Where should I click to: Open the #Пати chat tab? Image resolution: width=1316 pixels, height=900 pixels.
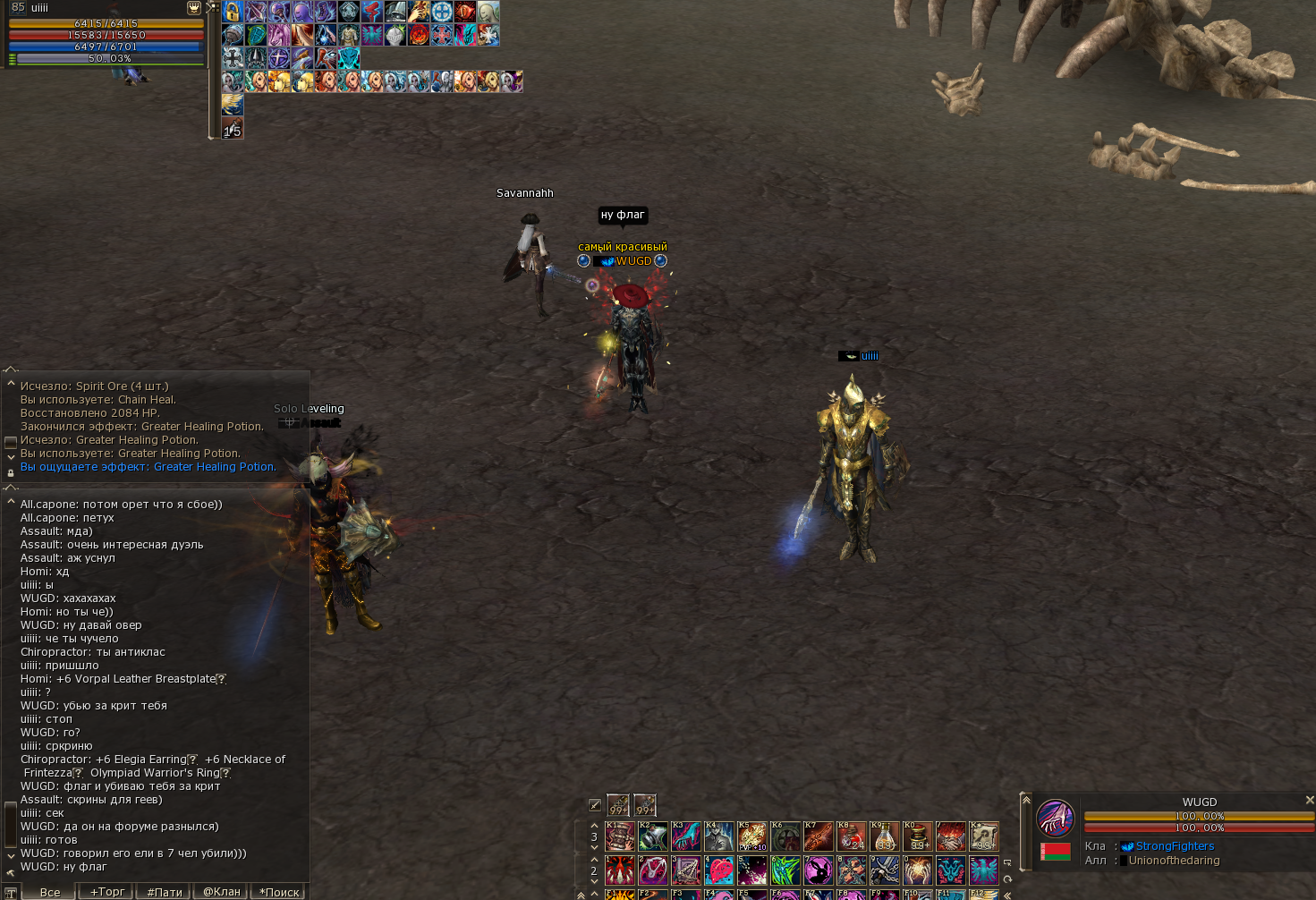[x=165, y=892]
